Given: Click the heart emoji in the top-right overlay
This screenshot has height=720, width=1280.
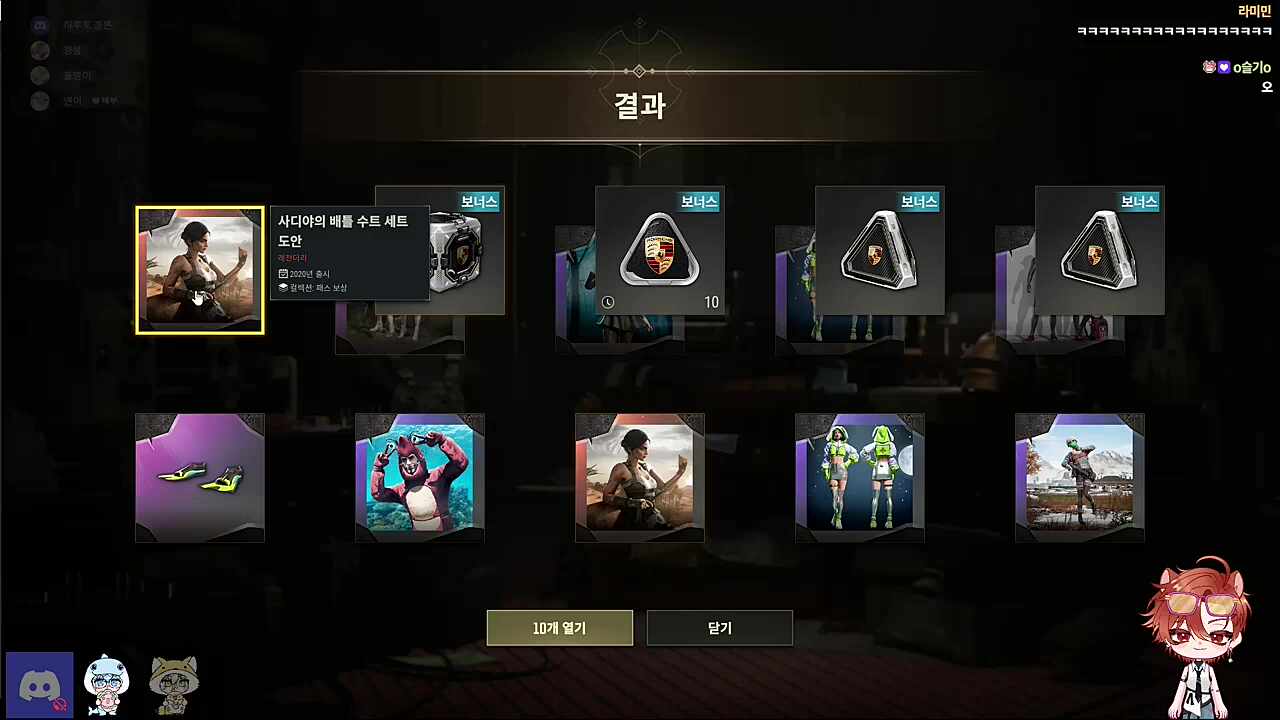Looking at the screenshot, I should (x=1224, y=67).
